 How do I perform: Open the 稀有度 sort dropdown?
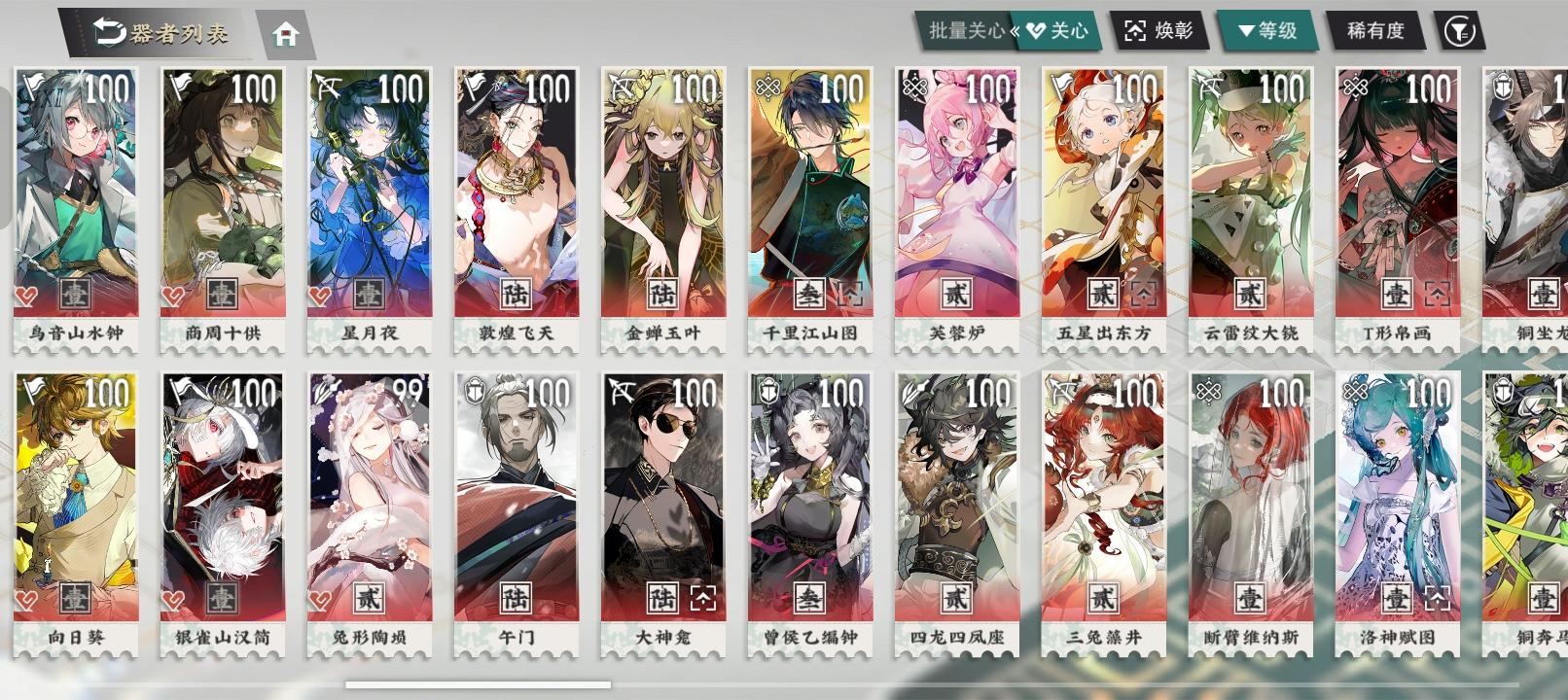pos(1375,30)
